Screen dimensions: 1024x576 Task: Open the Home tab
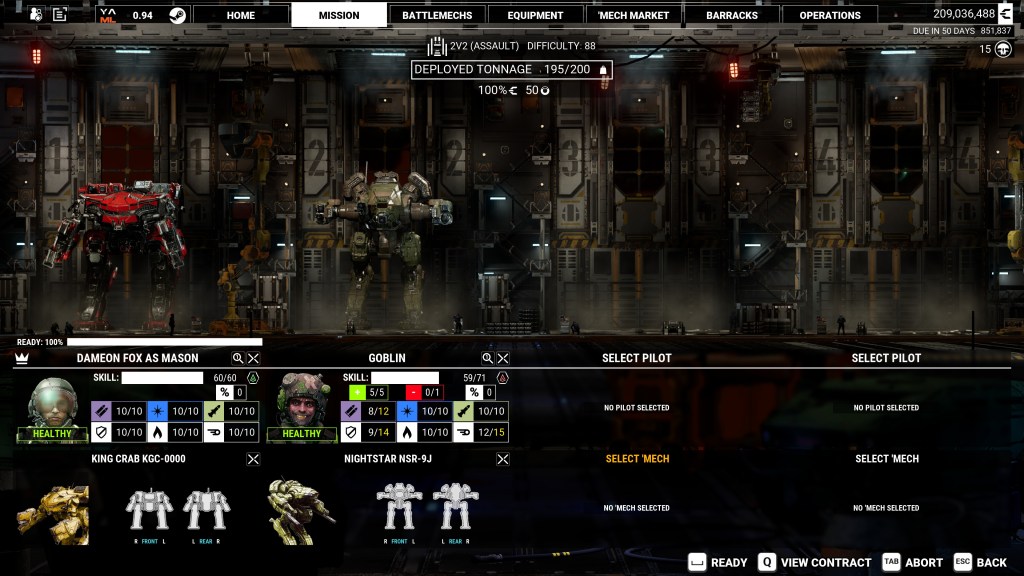241,15
